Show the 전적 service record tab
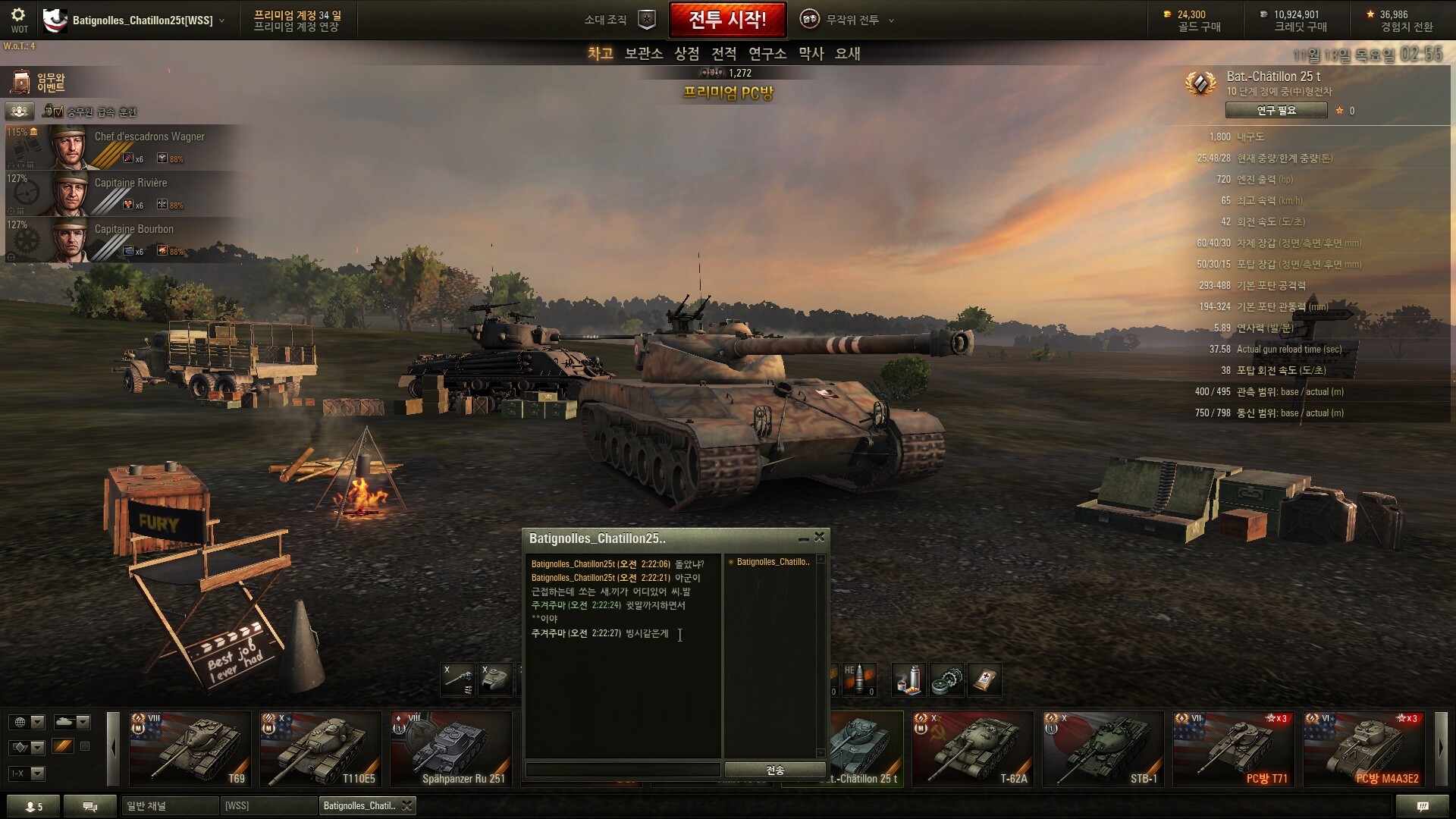This screenshot has width=1456, height=819. click(723, 54)
